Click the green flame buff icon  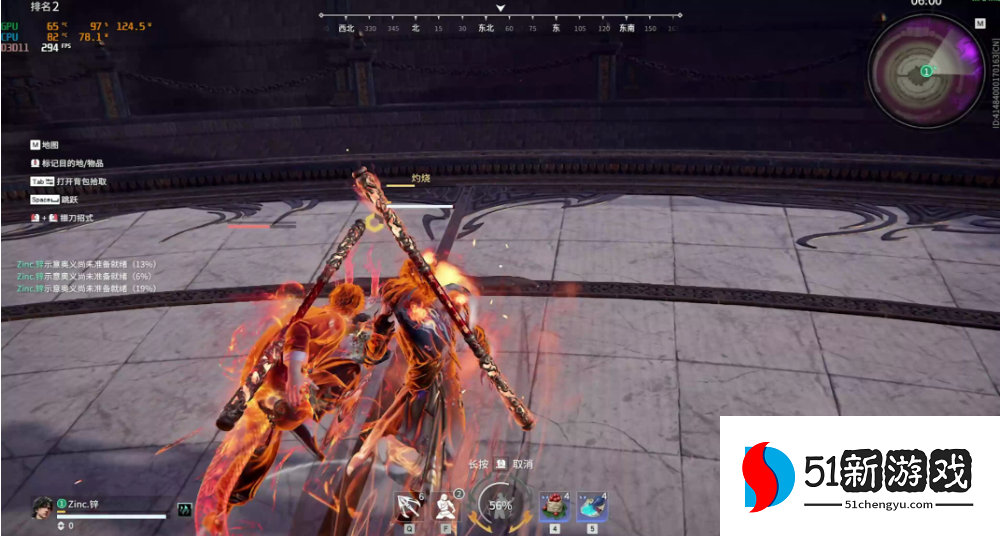click(184, 509)
